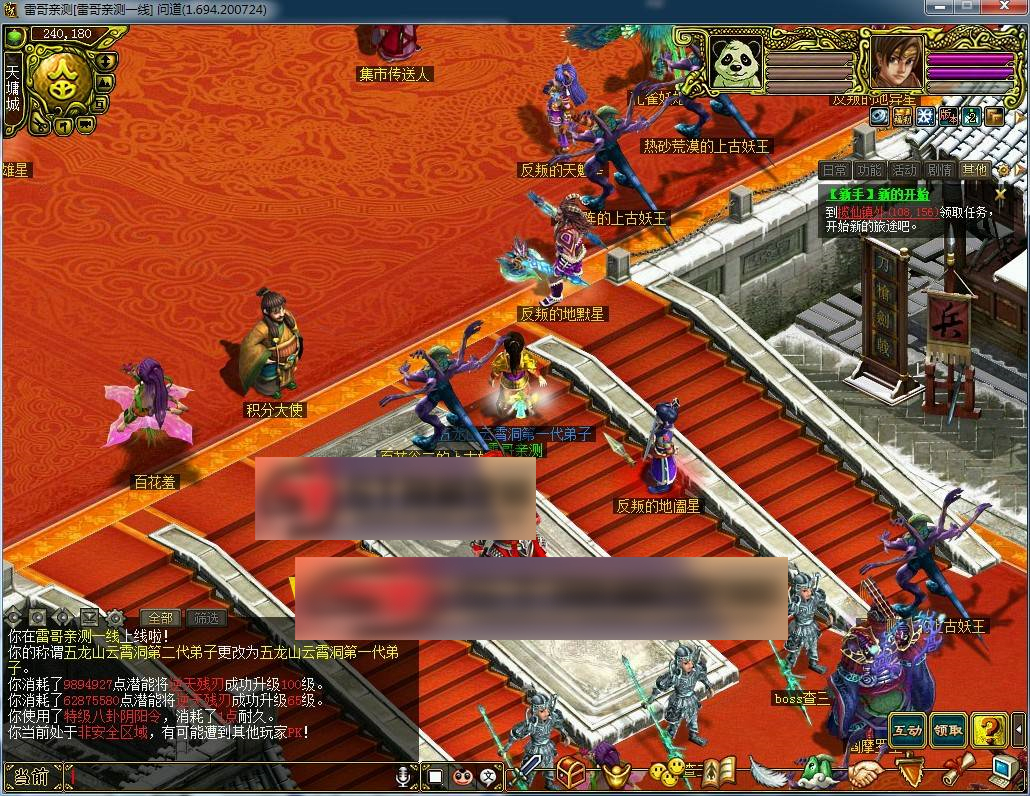Open the 福利 welfare icon

902,117
